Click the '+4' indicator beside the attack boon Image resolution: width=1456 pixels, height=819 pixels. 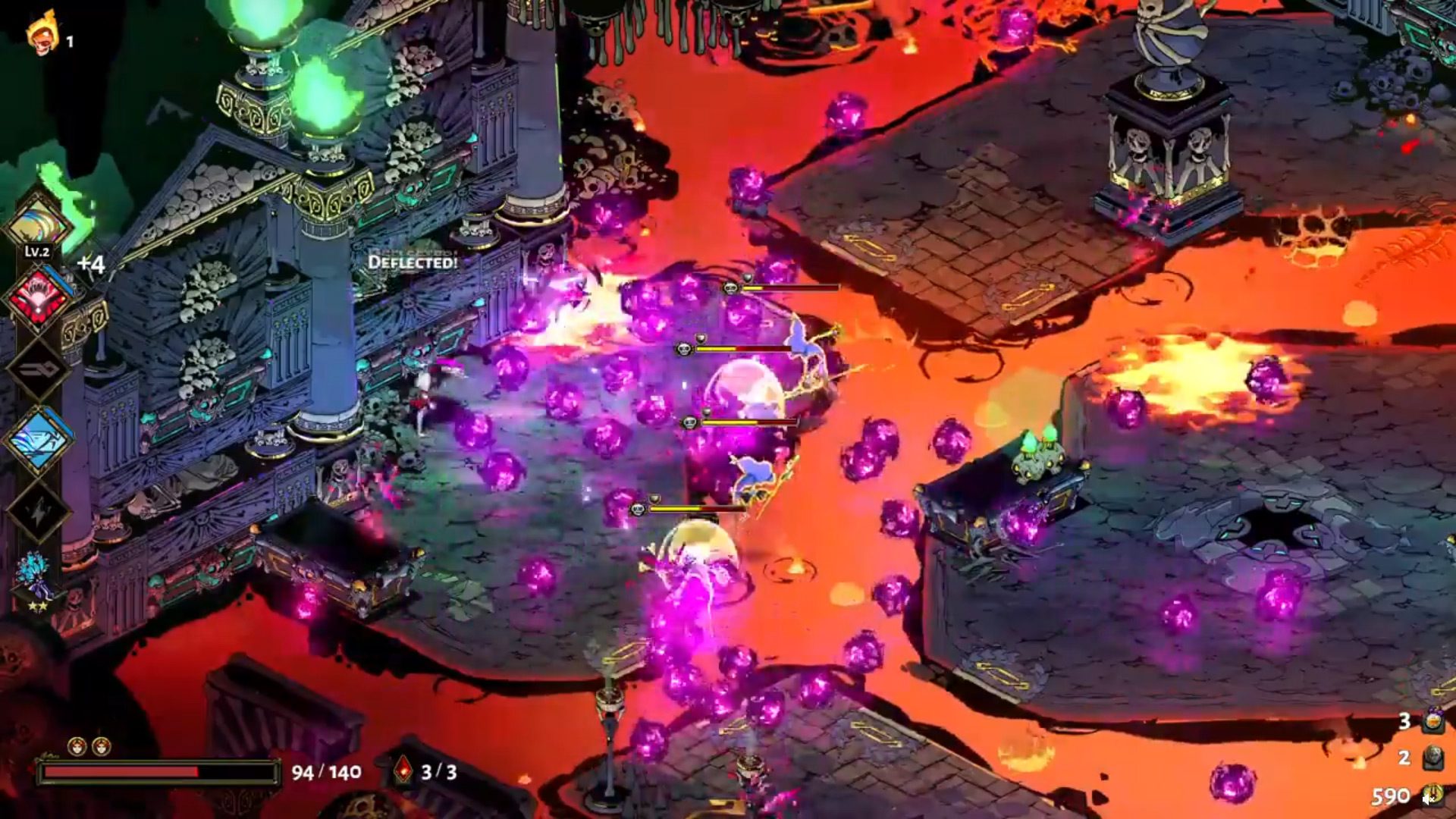click(x=90, y=264)
